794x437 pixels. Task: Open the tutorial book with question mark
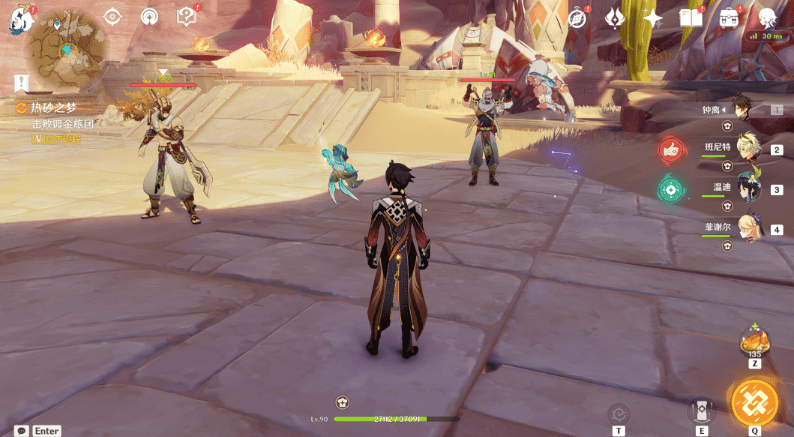186,16
